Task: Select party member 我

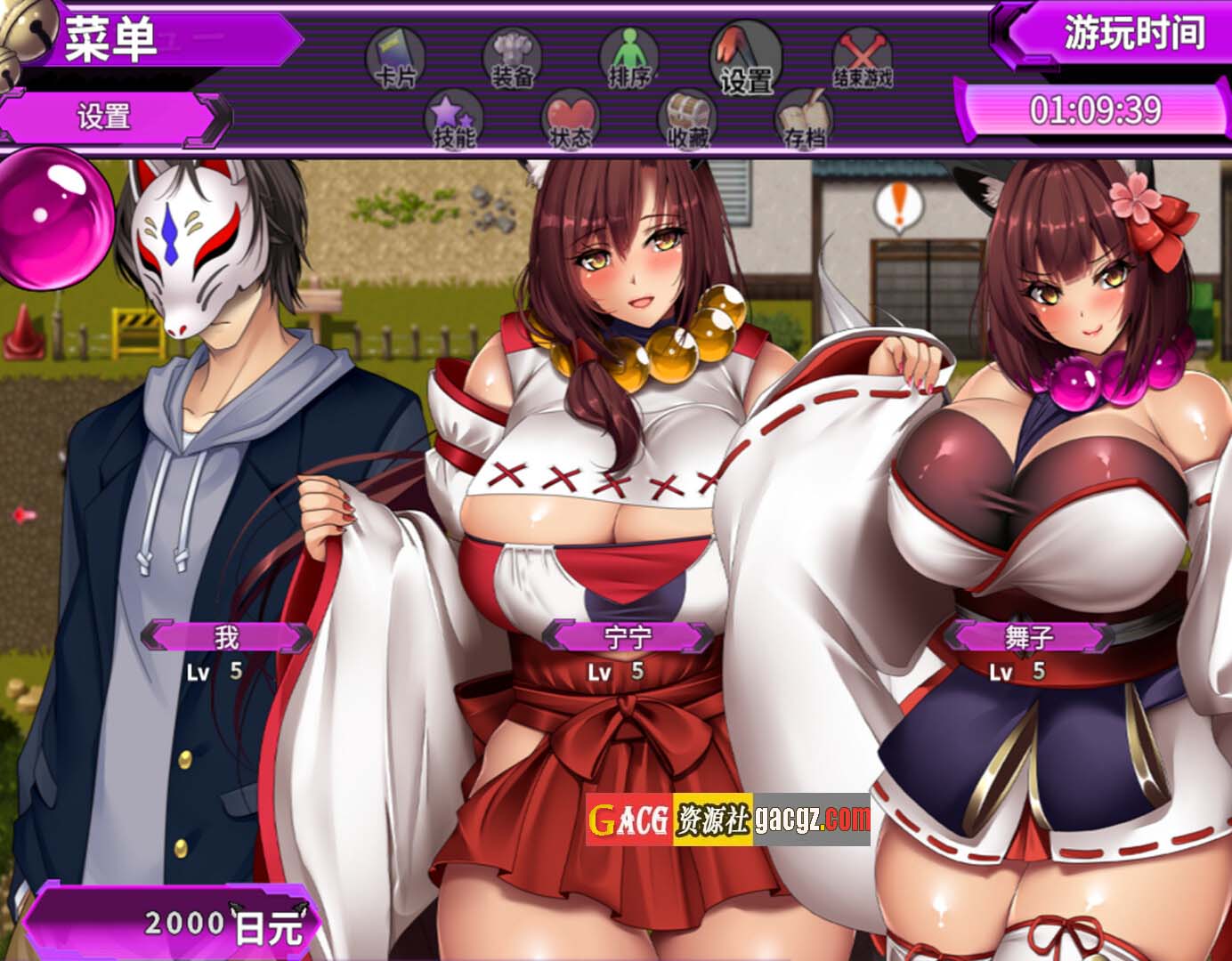Action: click(227, 637)
